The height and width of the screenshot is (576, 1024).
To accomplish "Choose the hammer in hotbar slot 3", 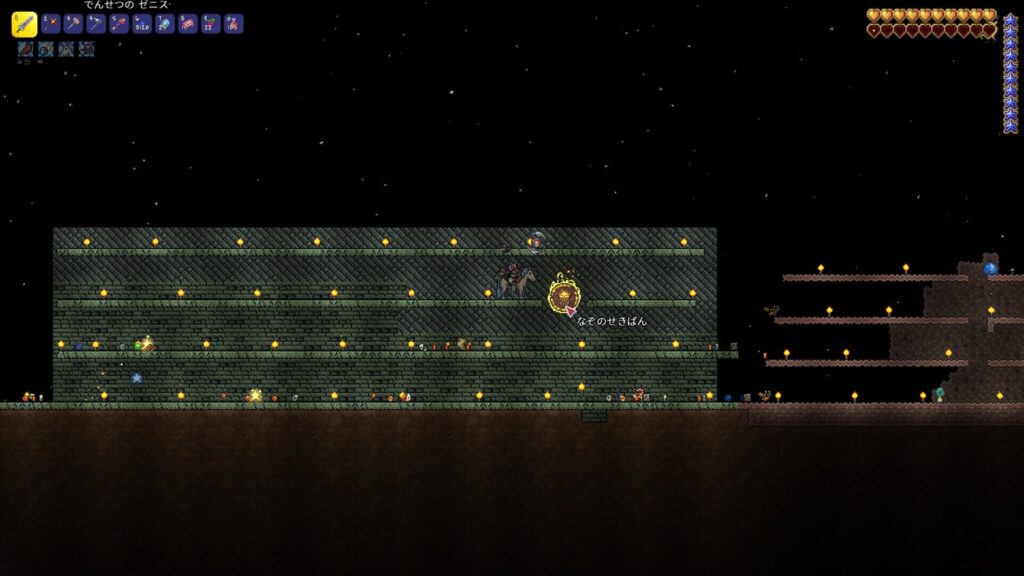I will (74, 24).
